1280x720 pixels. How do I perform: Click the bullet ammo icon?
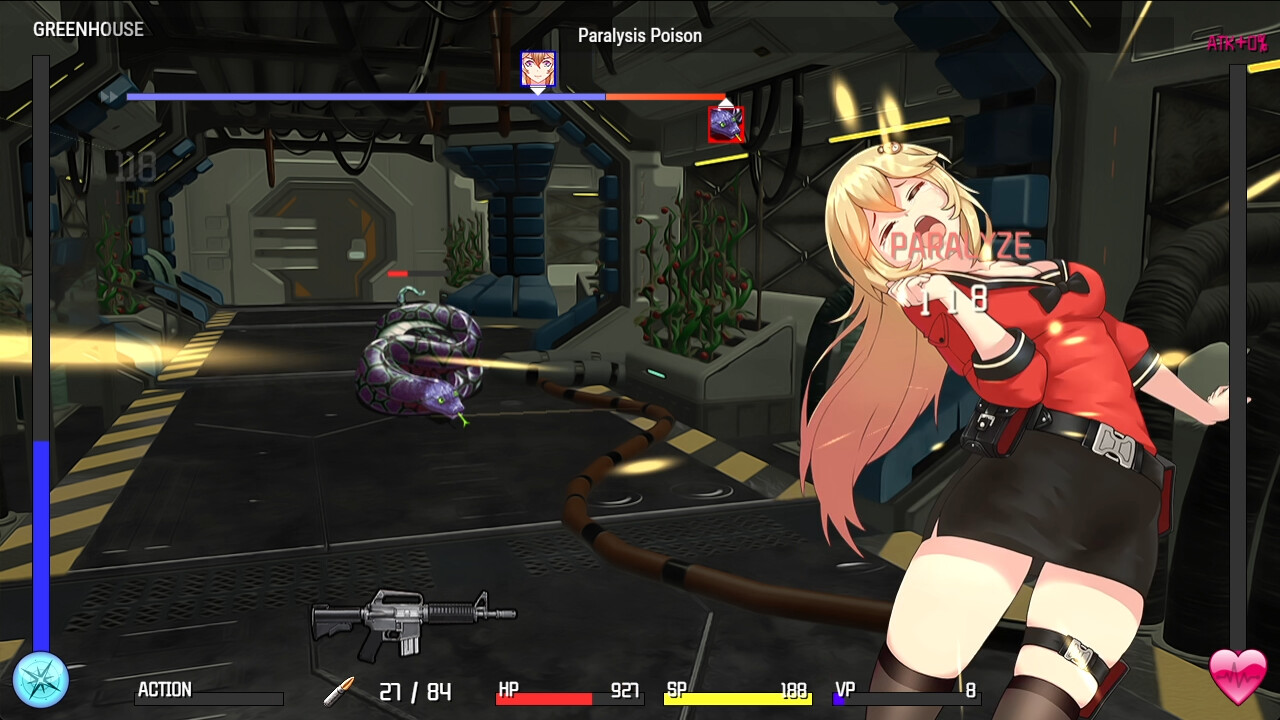click(339, 690)
